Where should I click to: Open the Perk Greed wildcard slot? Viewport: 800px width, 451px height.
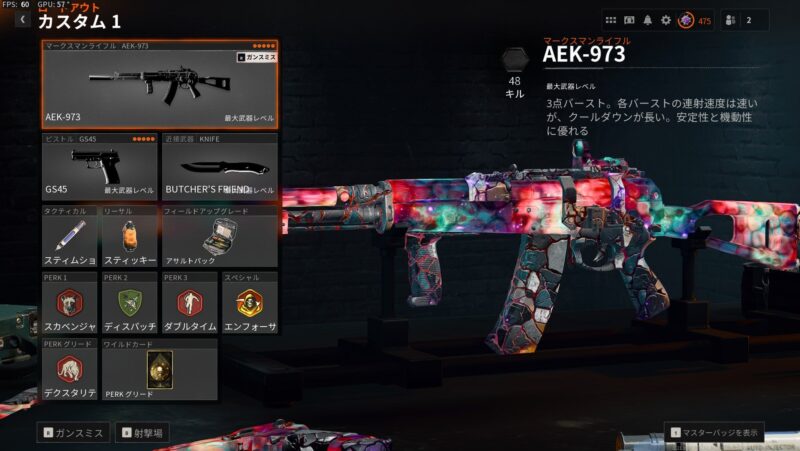[x=159, y=369]
